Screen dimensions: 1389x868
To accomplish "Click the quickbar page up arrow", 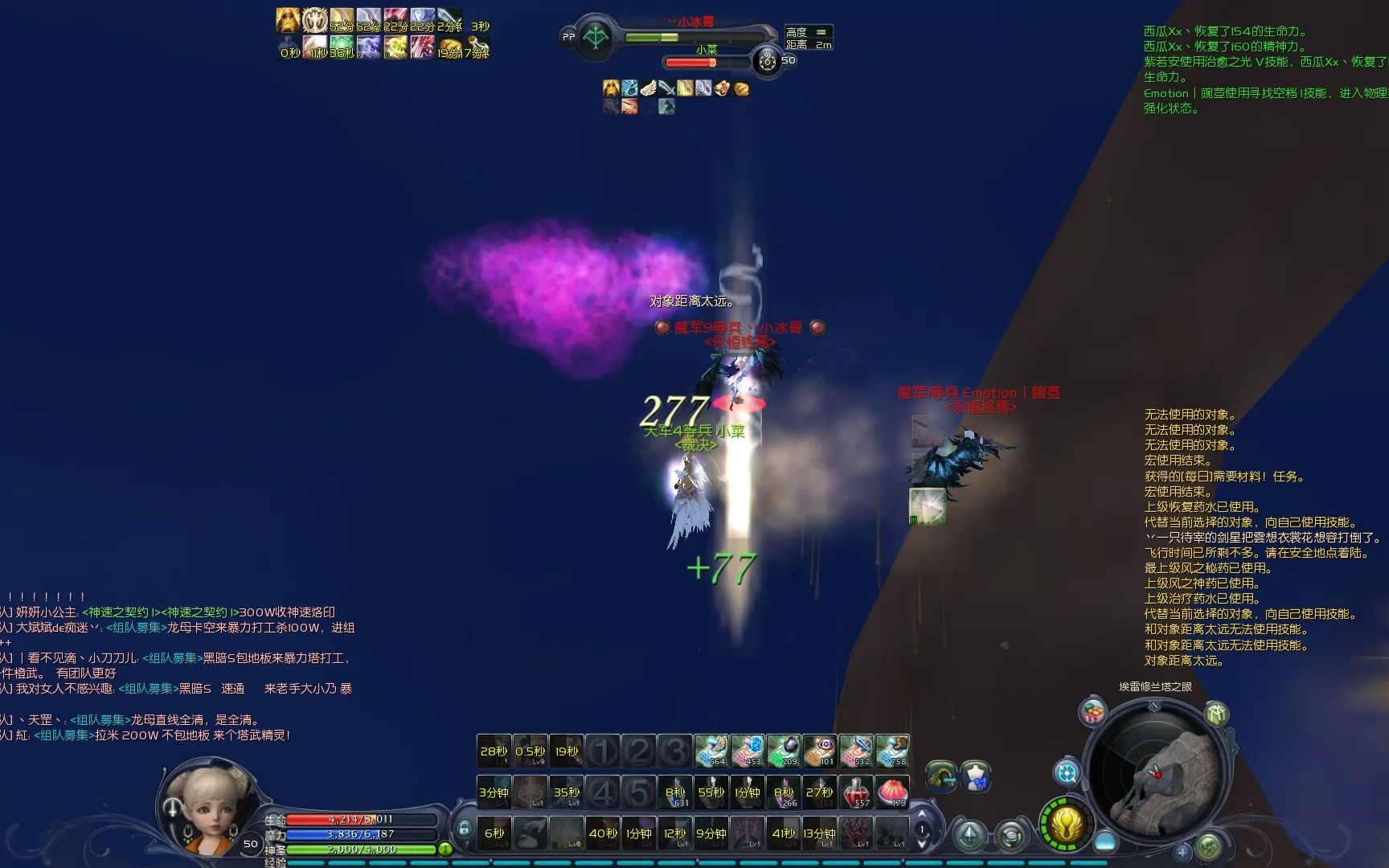I will tap(922, 813).
